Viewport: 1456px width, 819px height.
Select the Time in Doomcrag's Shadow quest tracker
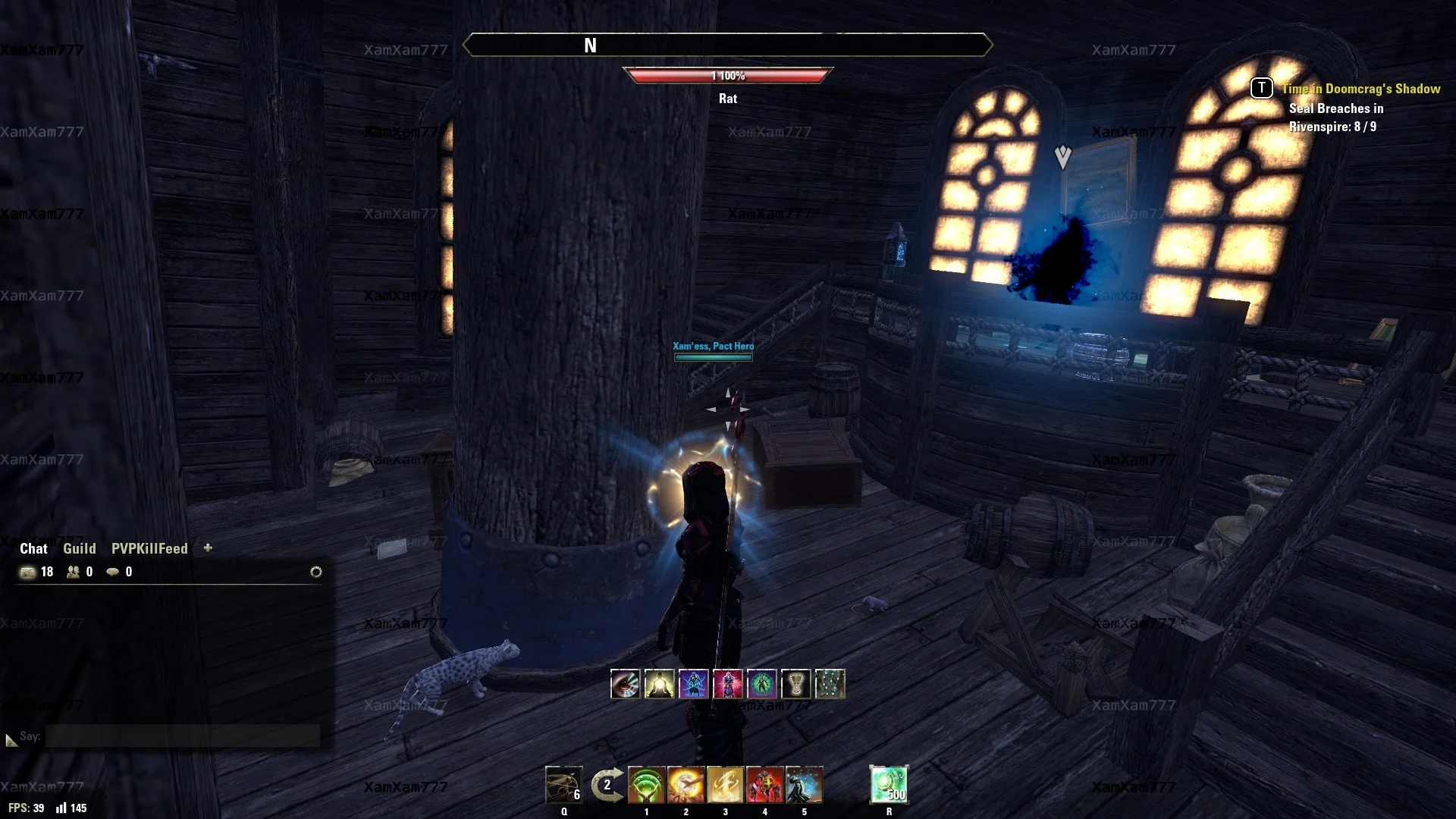point(1360,89)
